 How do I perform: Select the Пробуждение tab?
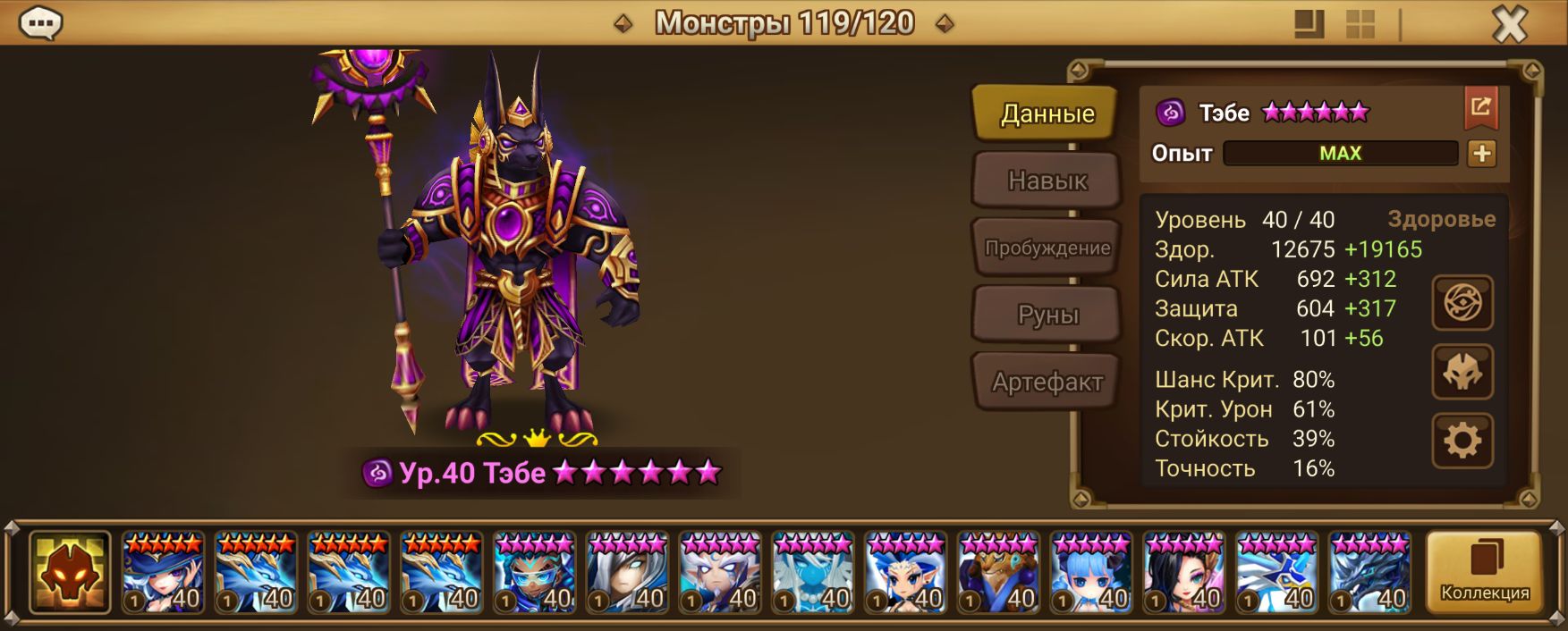pos(1047,248)
